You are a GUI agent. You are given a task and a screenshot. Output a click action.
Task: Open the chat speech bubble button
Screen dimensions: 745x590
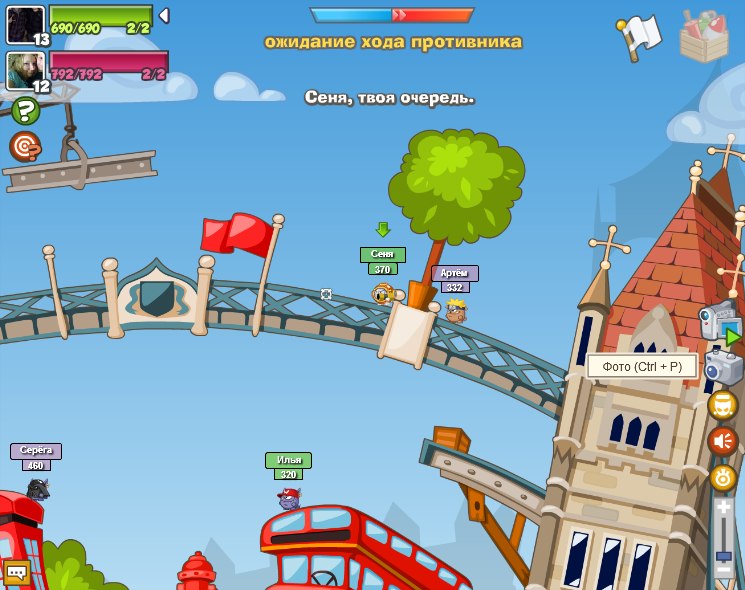16,573
